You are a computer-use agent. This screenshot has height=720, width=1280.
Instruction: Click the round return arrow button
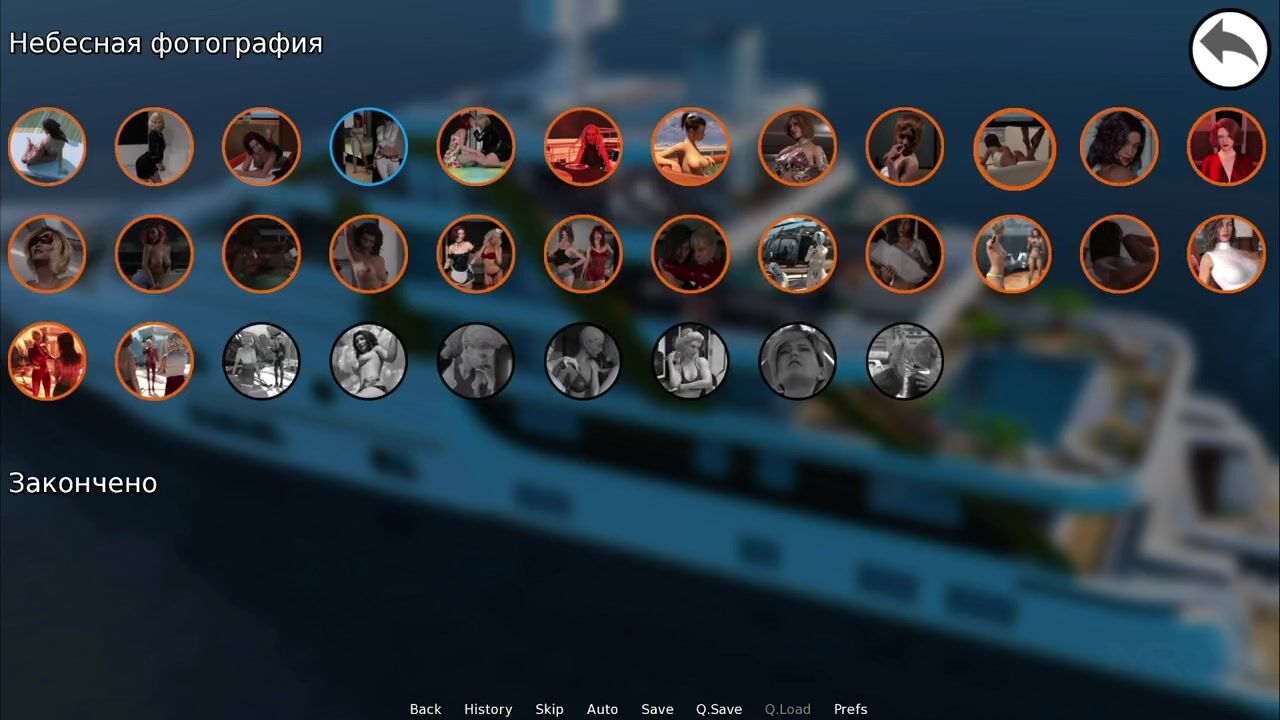pyautogui.click(x=1229, y=49)
